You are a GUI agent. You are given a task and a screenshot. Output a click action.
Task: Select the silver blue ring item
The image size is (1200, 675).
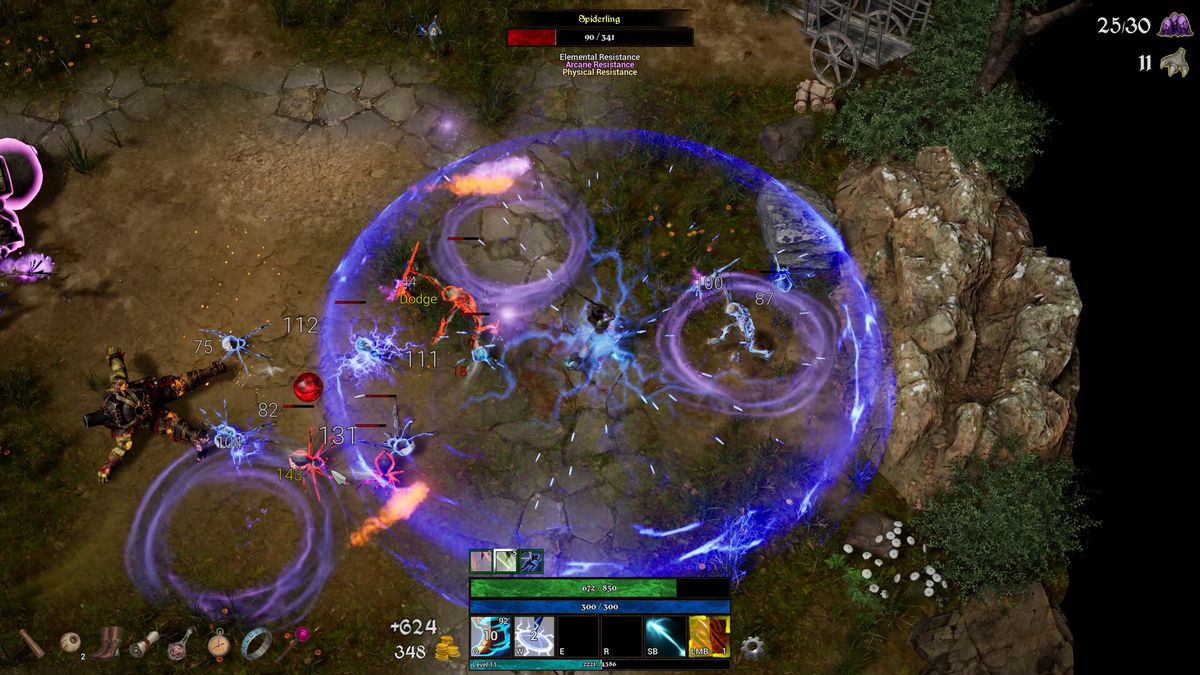[x=256, y=642]
